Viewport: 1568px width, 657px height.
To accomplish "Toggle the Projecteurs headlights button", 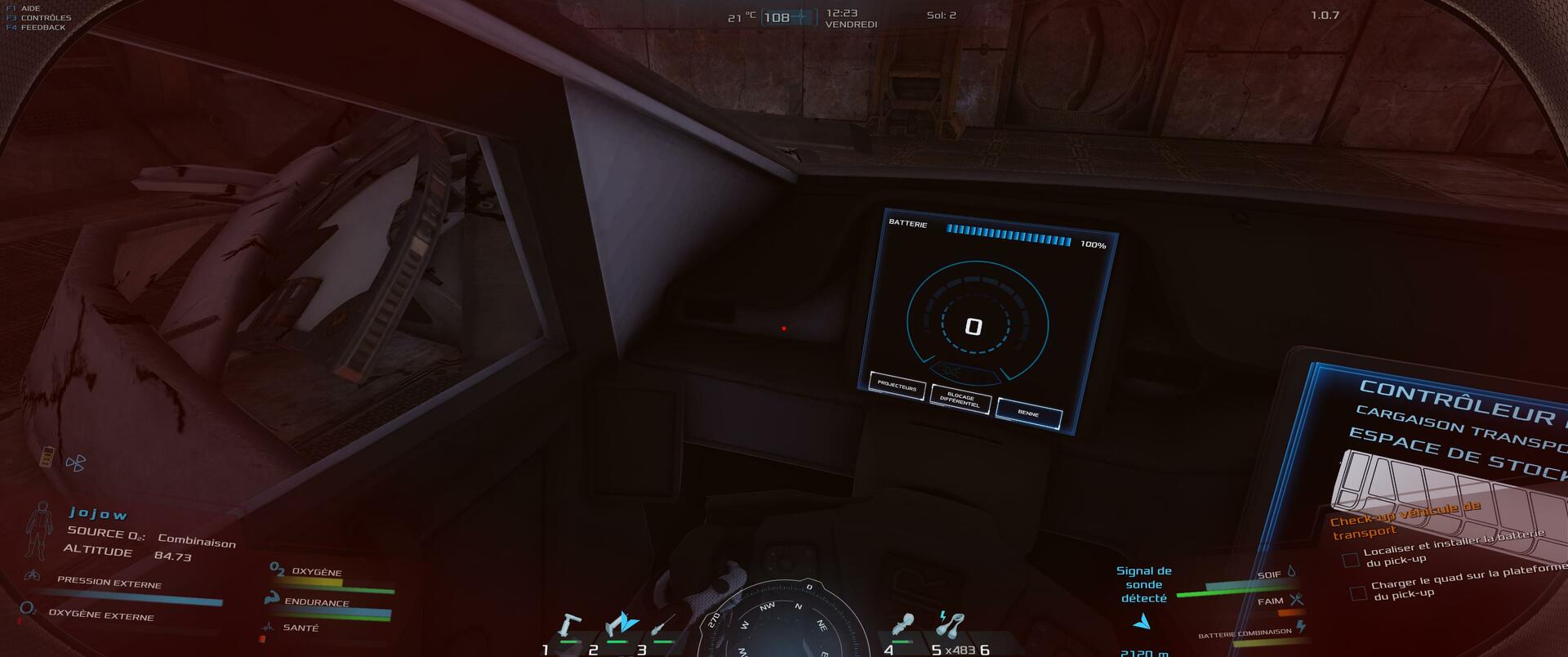I will pyautogui.click(x=896, y=387).
